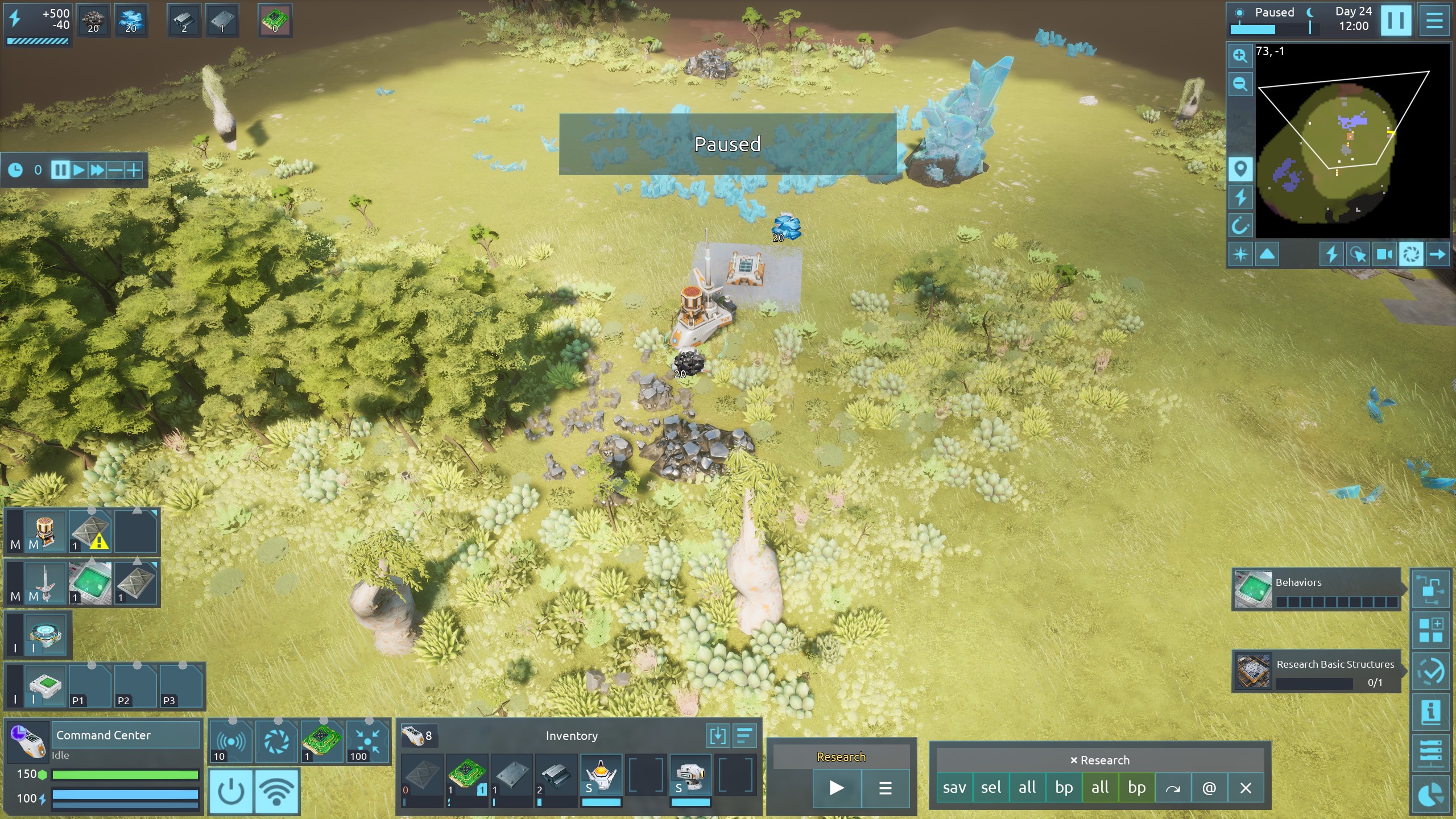The image size is (1456, 819).
Task: Set game speed to fast forward
Action: pos(97,170)
